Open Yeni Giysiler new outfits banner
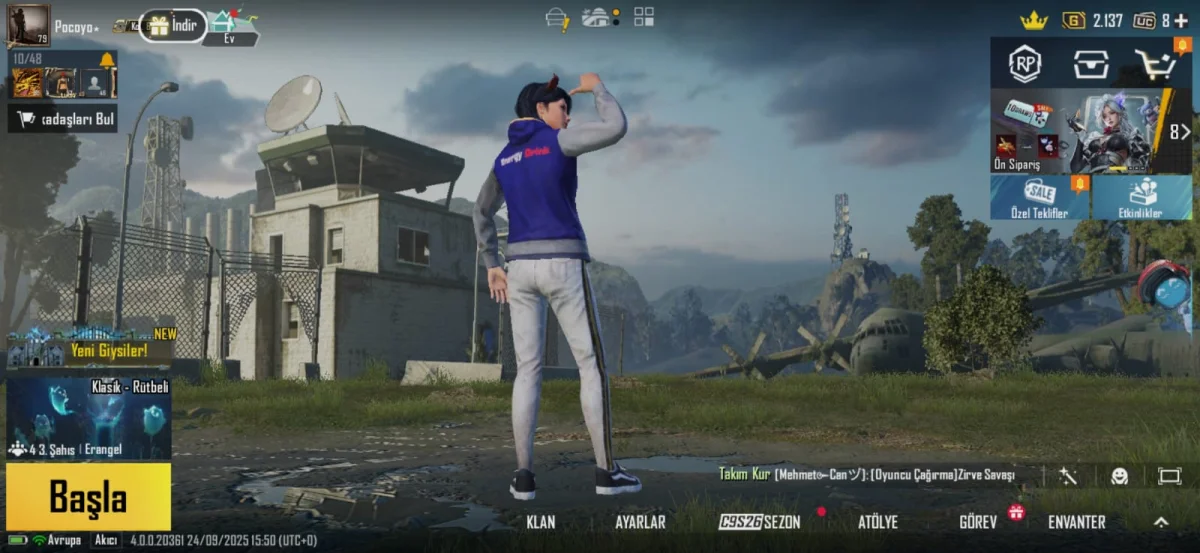The width and height of the screenshot is (1200, 553). (x=90, y=348)
